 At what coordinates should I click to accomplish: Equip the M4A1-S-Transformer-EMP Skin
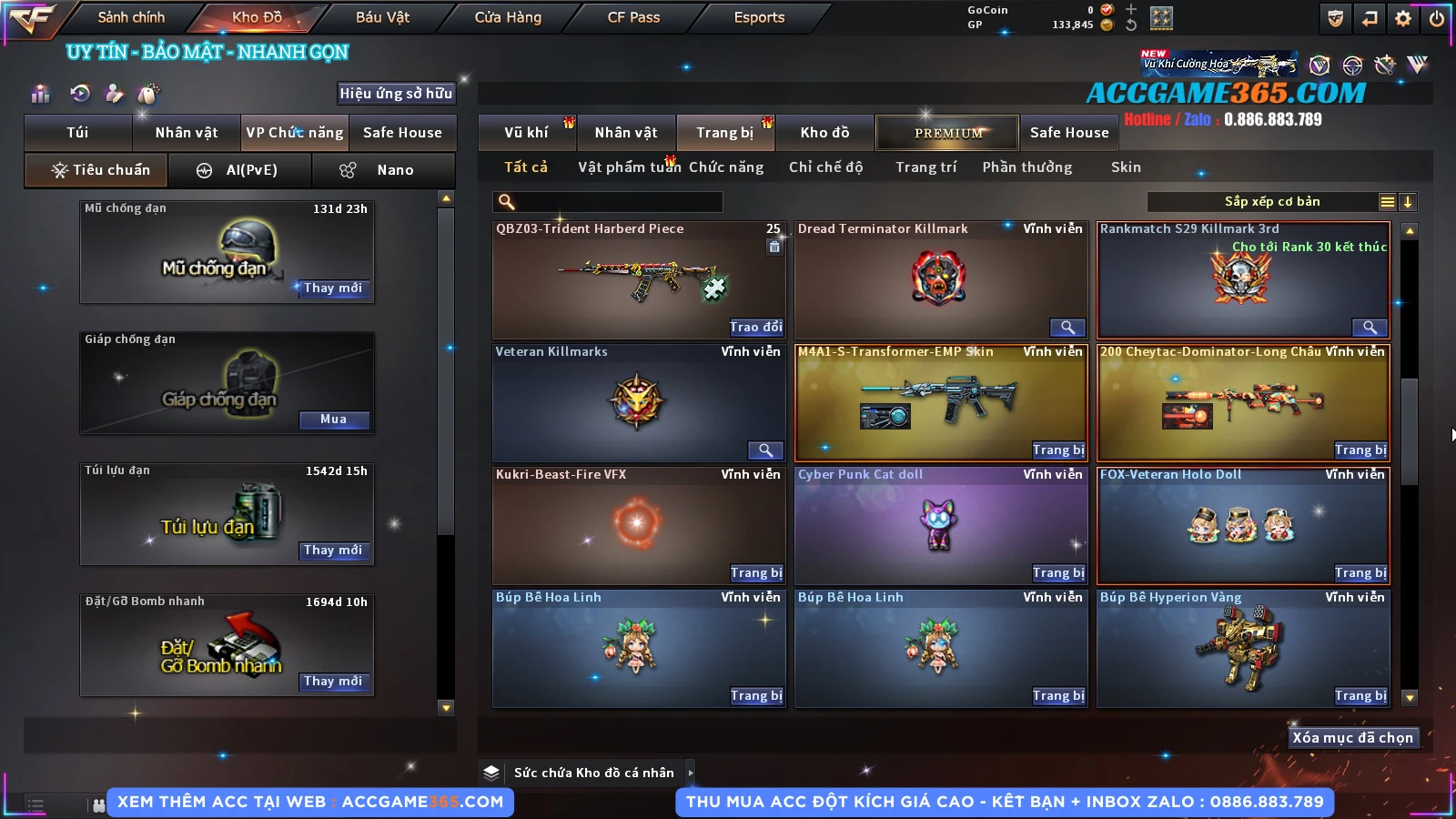[x=1058, y=450]
